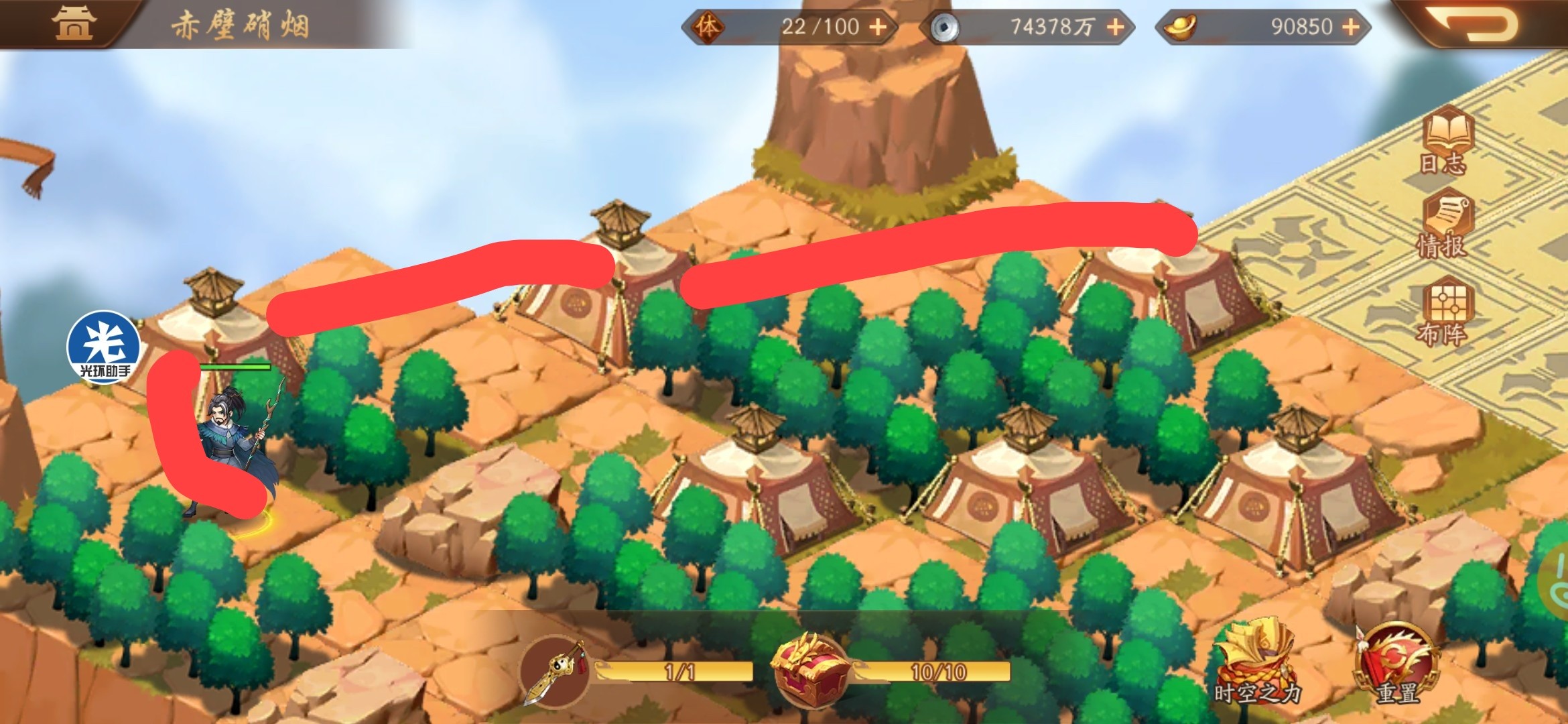Click the 重置 reset button
Viewport: 1568px width, 724px height.
tap(1397, 665)
